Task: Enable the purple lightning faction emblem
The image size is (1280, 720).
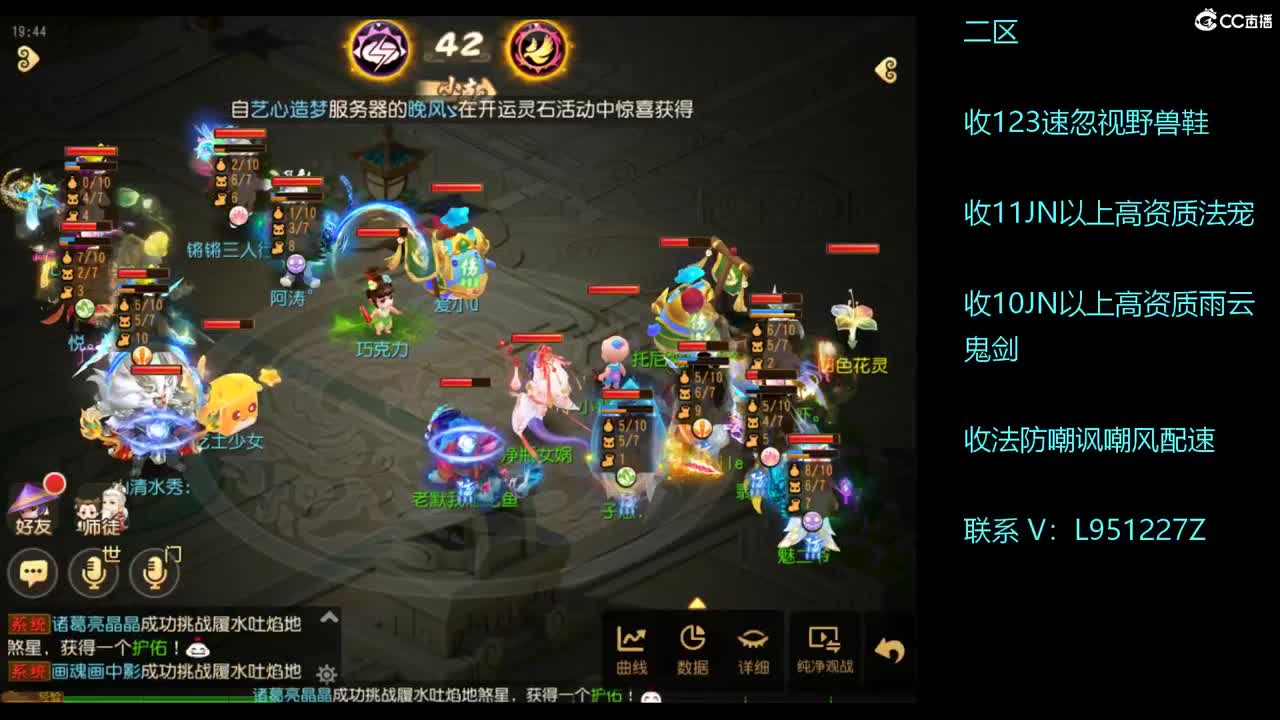Action: pyautogui.click(x=378, y=49)
